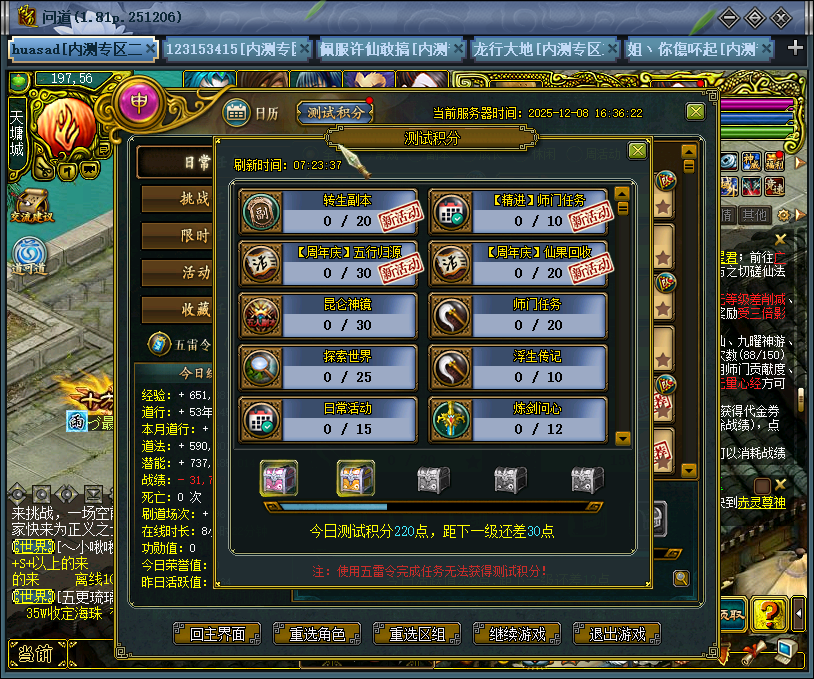The height and width of the screenshot is (679, 814).
Task: Click the 重选区组 server reselect button
Action: (417, 634)
